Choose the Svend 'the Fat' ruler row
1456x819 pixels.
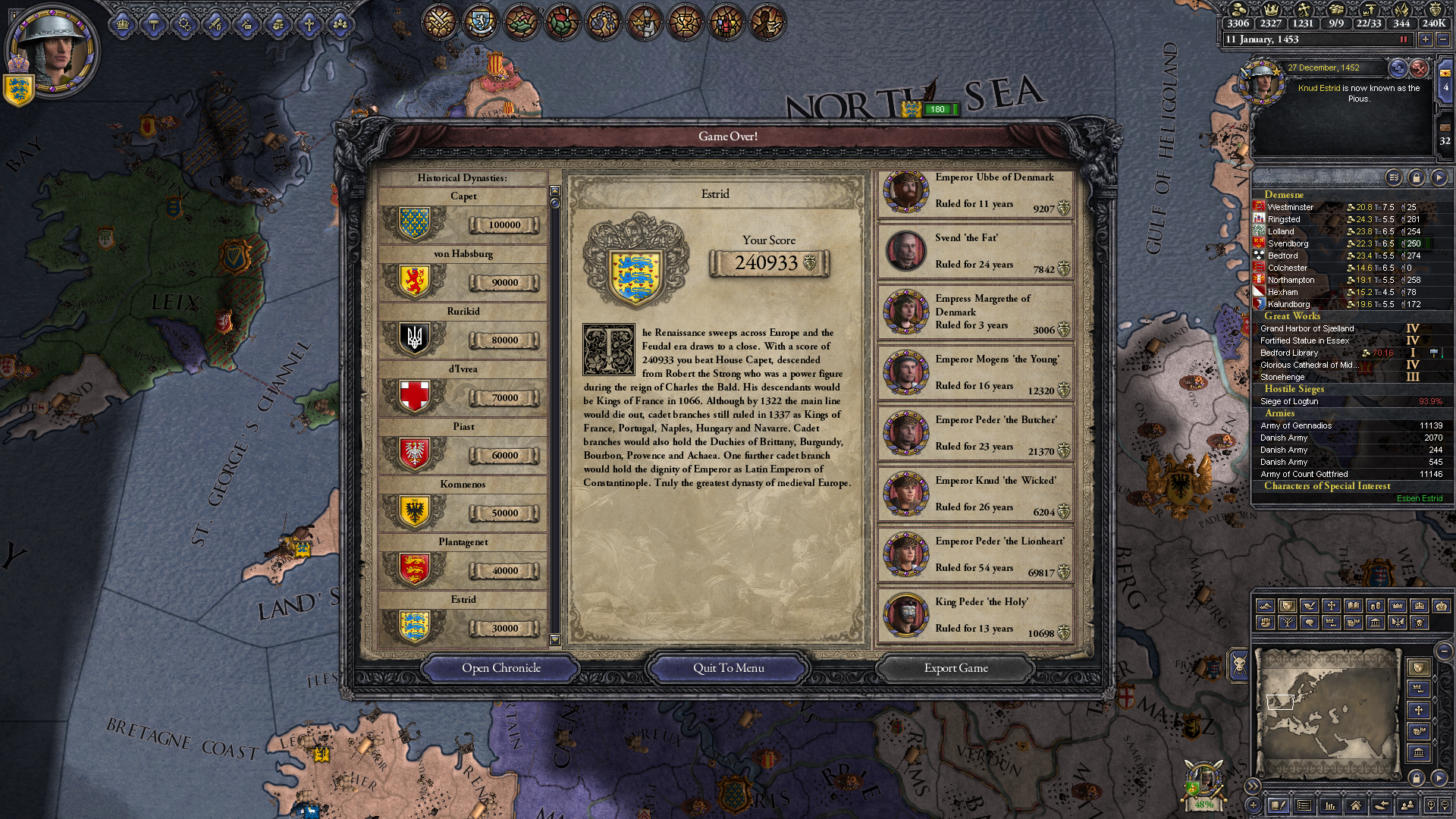pyautogui.click(x=975, y=253)
